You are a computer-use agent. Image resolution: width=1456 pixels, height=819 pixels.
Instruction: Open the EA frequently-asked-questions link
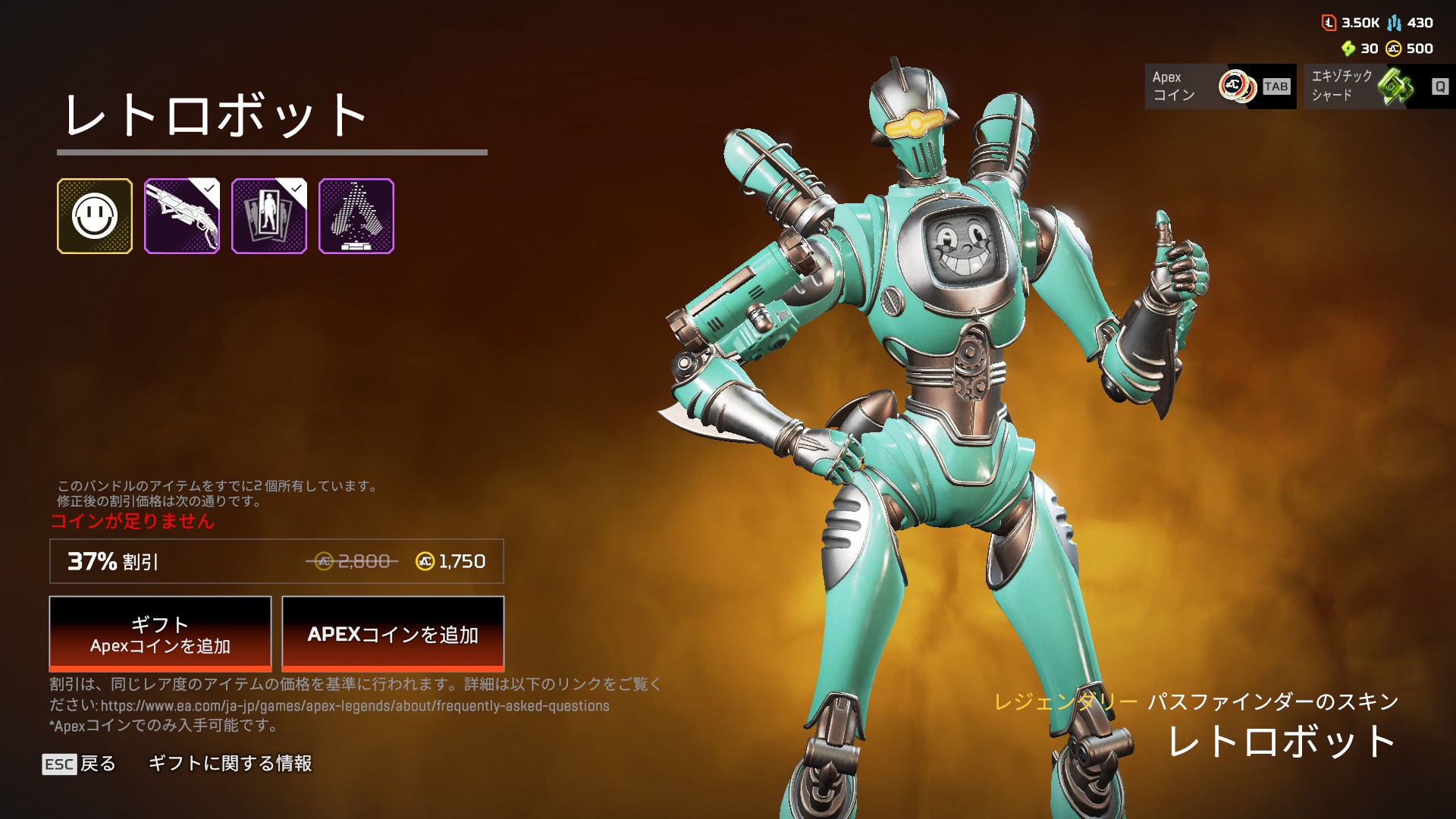[x=355, y=706]
